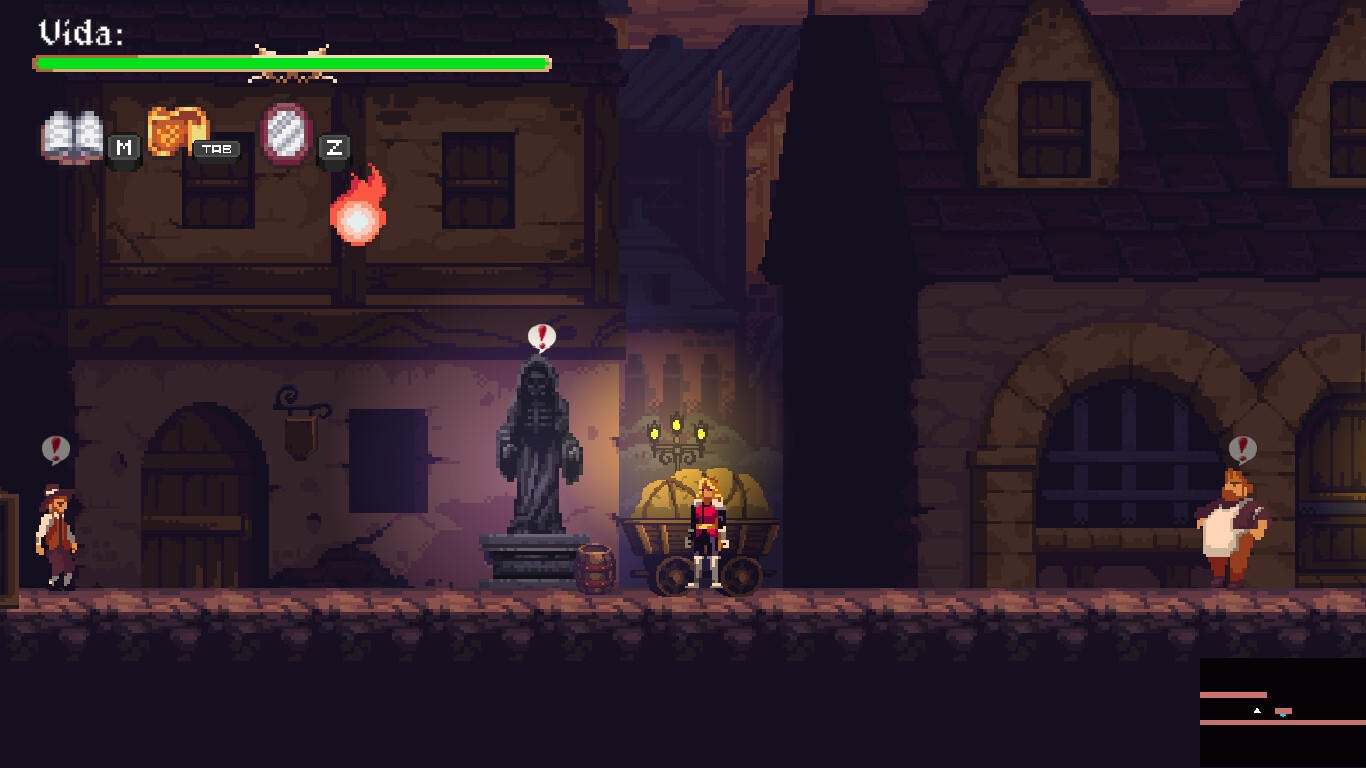Click the Z keybind badge beside mirror
Viewport: 1366px width, 768px height.
pyautogui.click(x=334, y=148)
